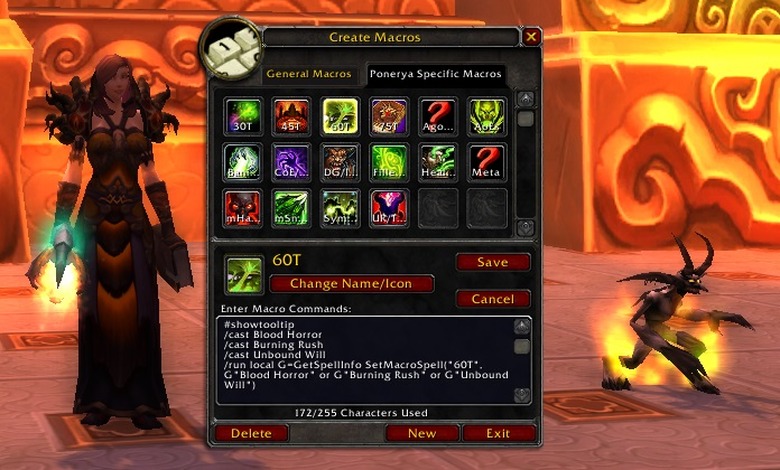Cancel the macro changes
The width and height of the screenshot is (780, 470).
click(x=492, y=299)
